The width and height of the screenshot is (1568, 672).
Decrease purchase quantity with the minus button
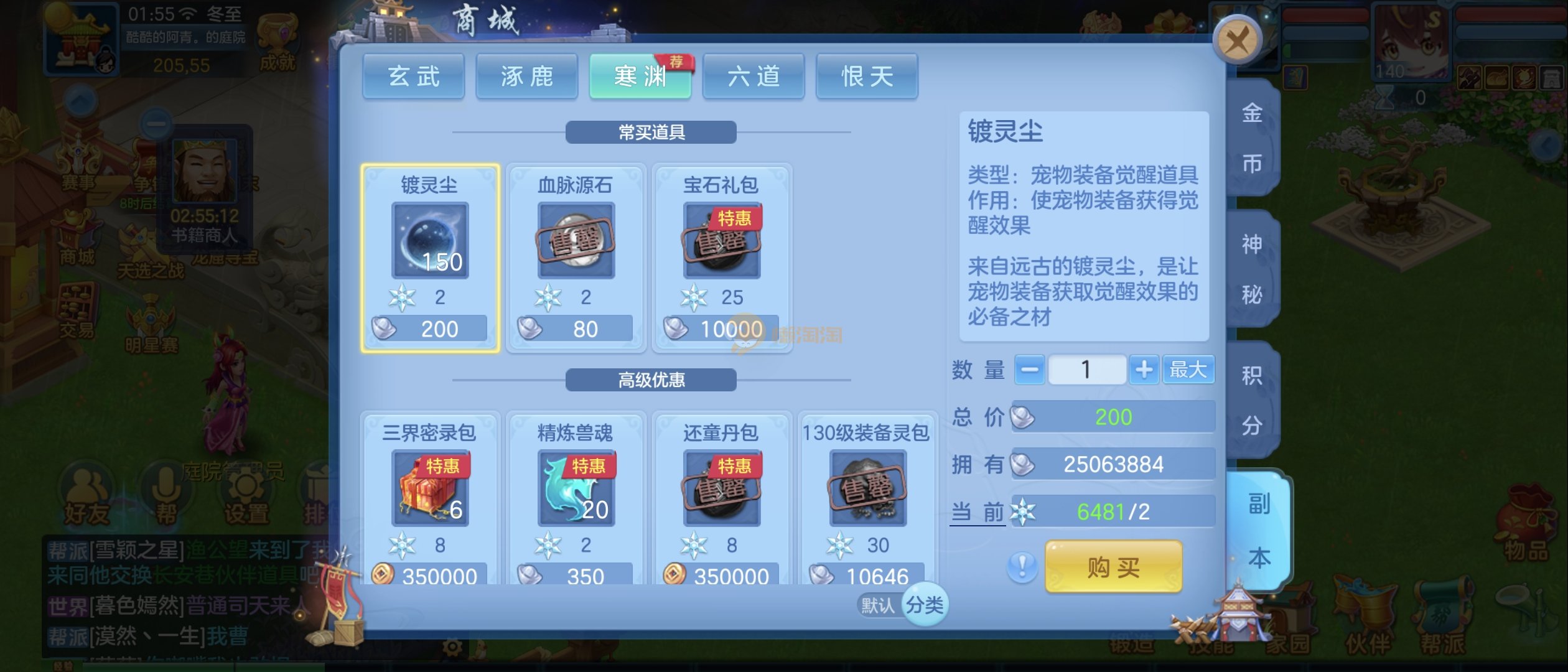pos(1029,370)
